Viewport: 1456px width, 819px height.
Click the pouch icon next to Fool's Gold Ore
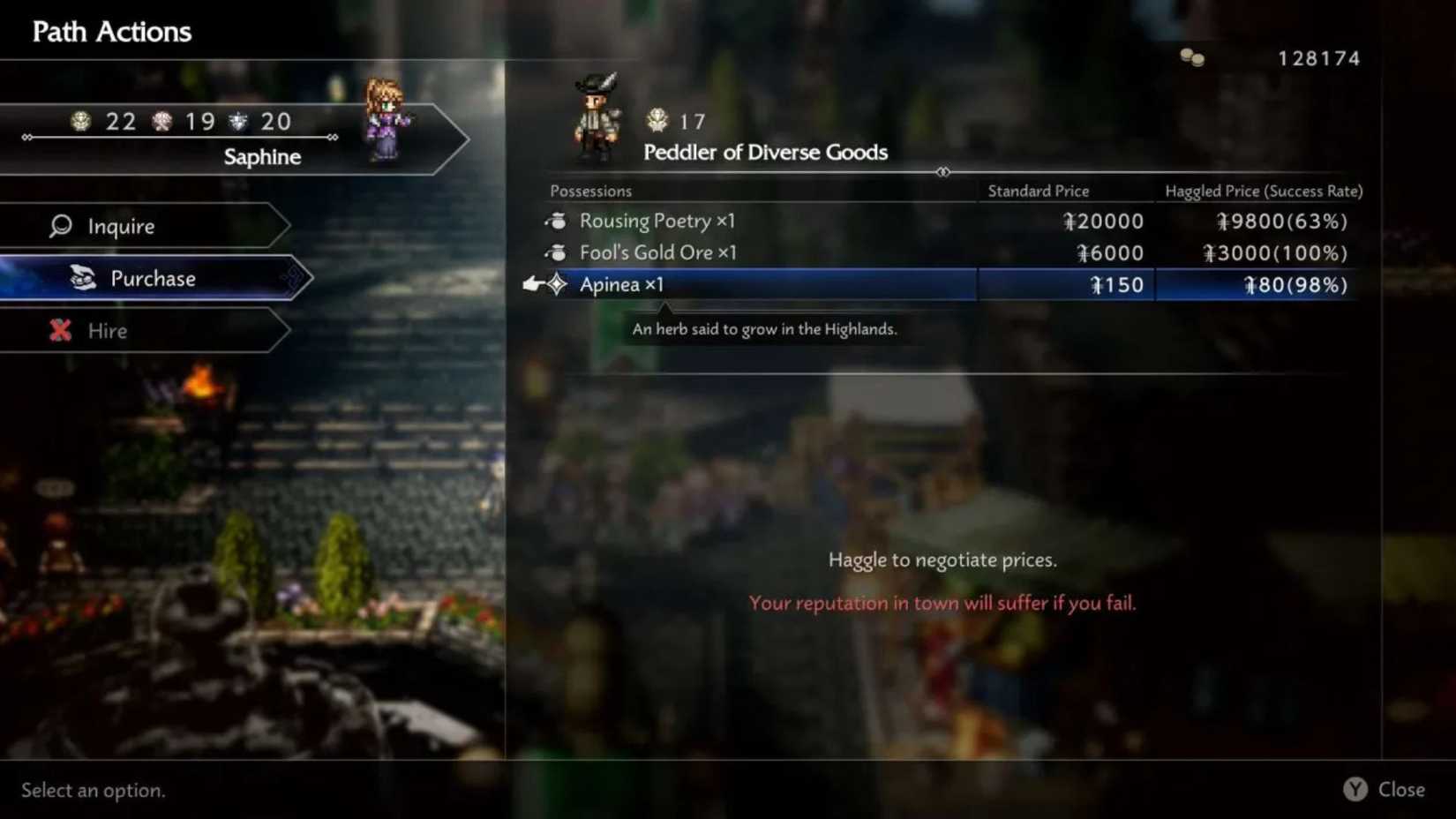coord(556,252)
